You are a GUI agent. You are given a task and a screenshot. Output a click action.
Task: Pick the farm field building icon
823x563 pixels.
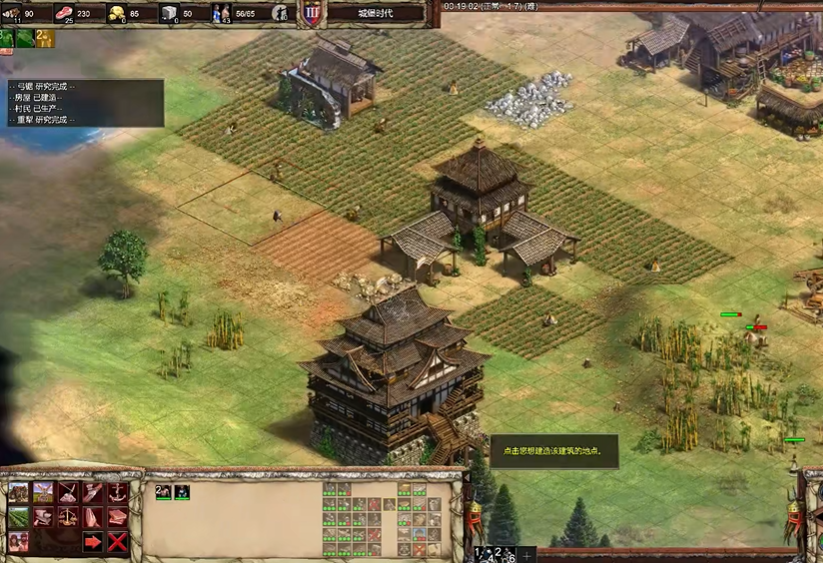point(19,517)
